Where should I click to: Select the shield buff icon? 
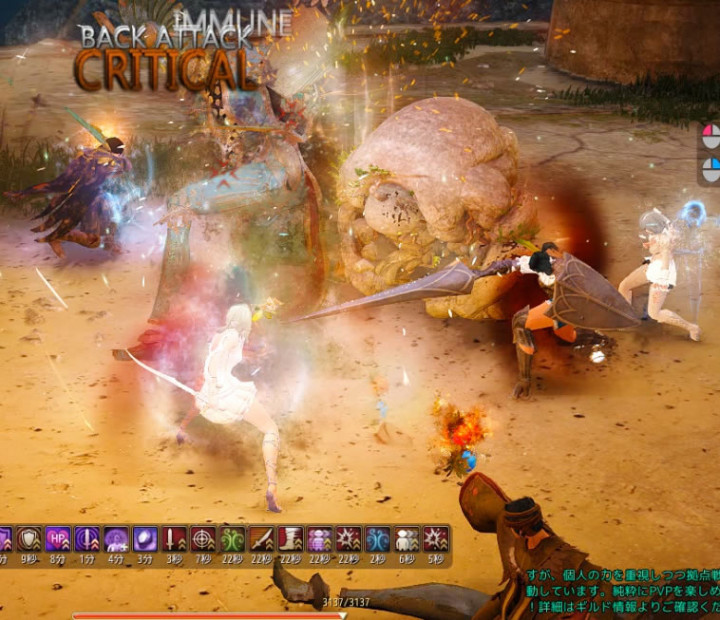click(30, 539)
